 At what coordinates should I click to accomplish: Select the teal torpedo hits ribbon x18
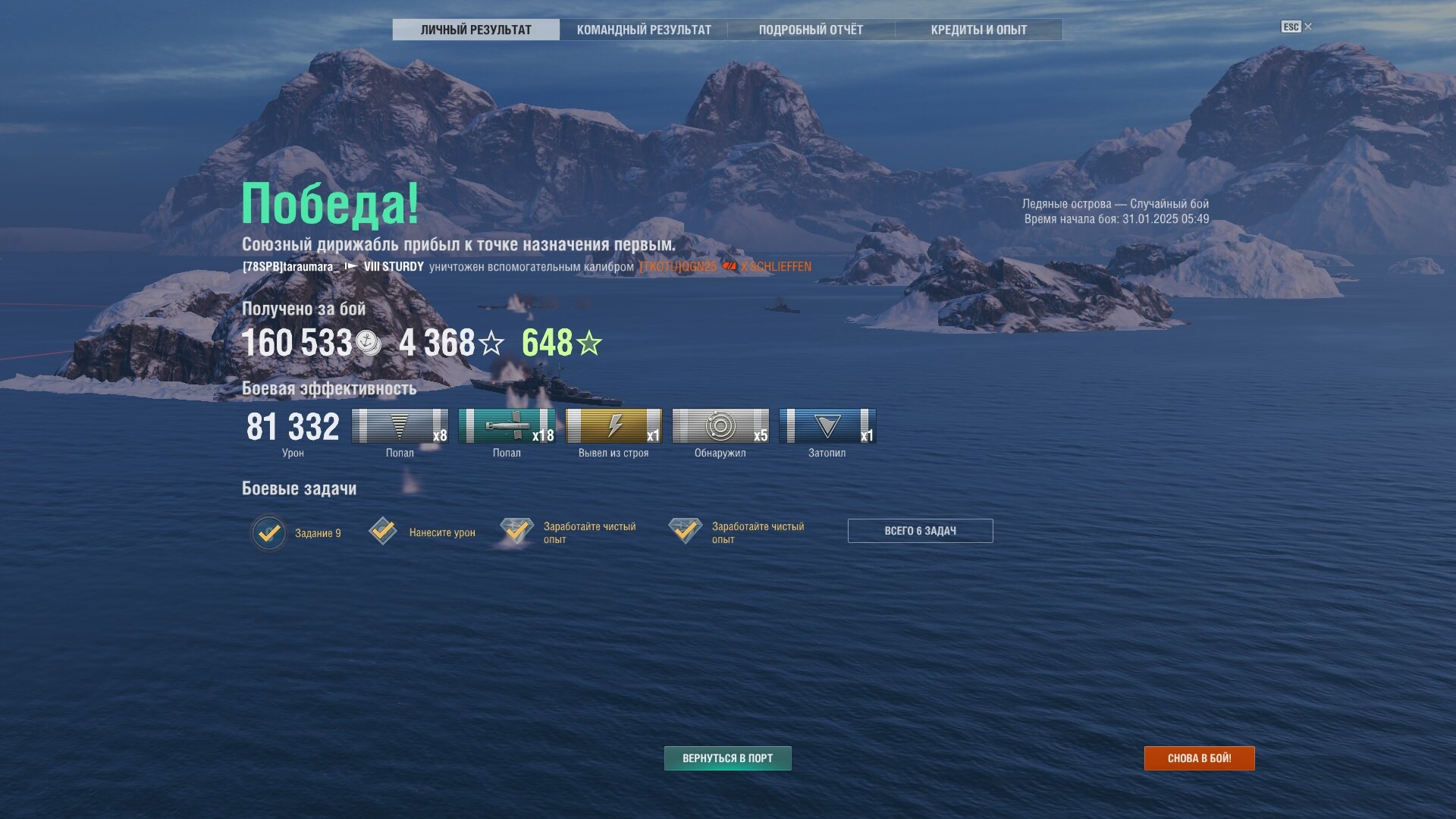pyautogui.click(x=507, y=426)
